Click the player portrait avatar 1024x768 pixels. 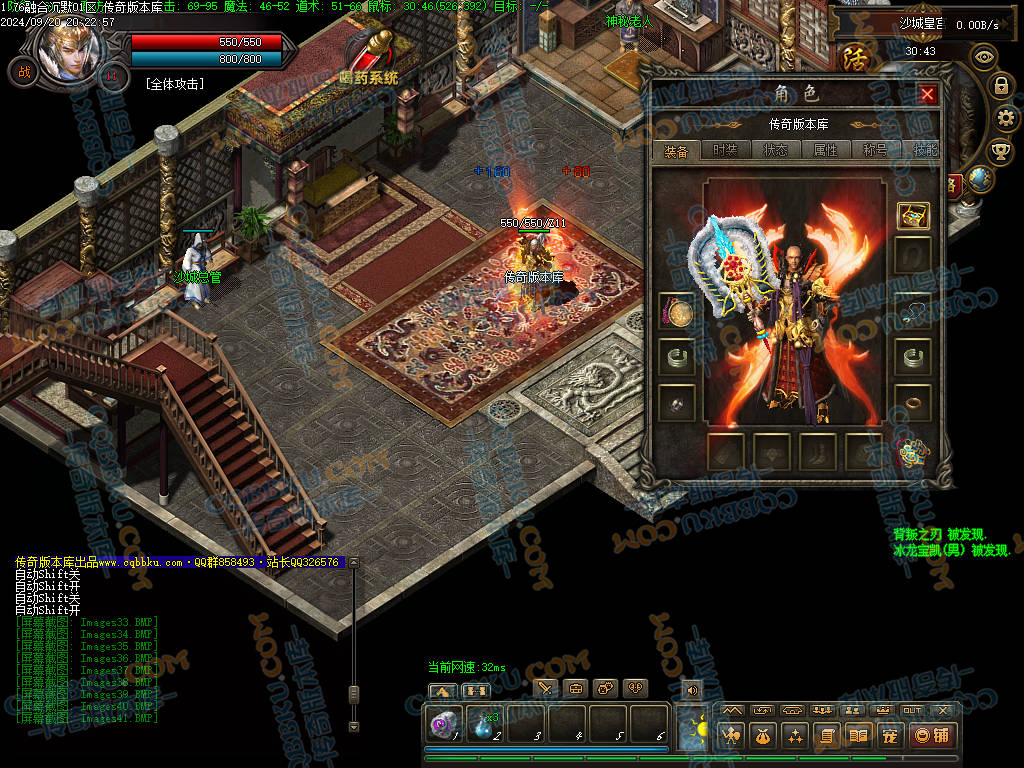click(x=69, y=48)
